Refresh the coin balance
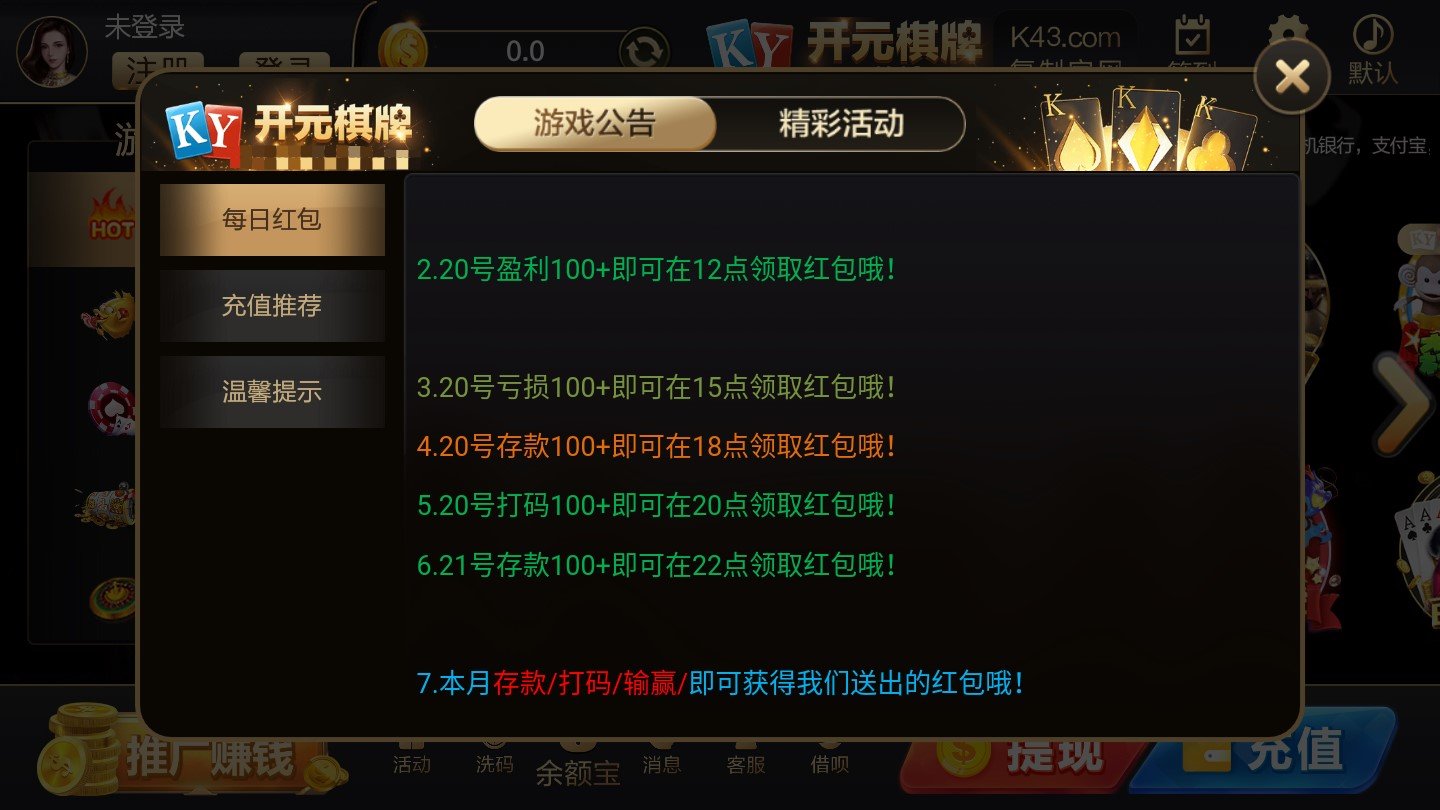 tap(645, 48)
